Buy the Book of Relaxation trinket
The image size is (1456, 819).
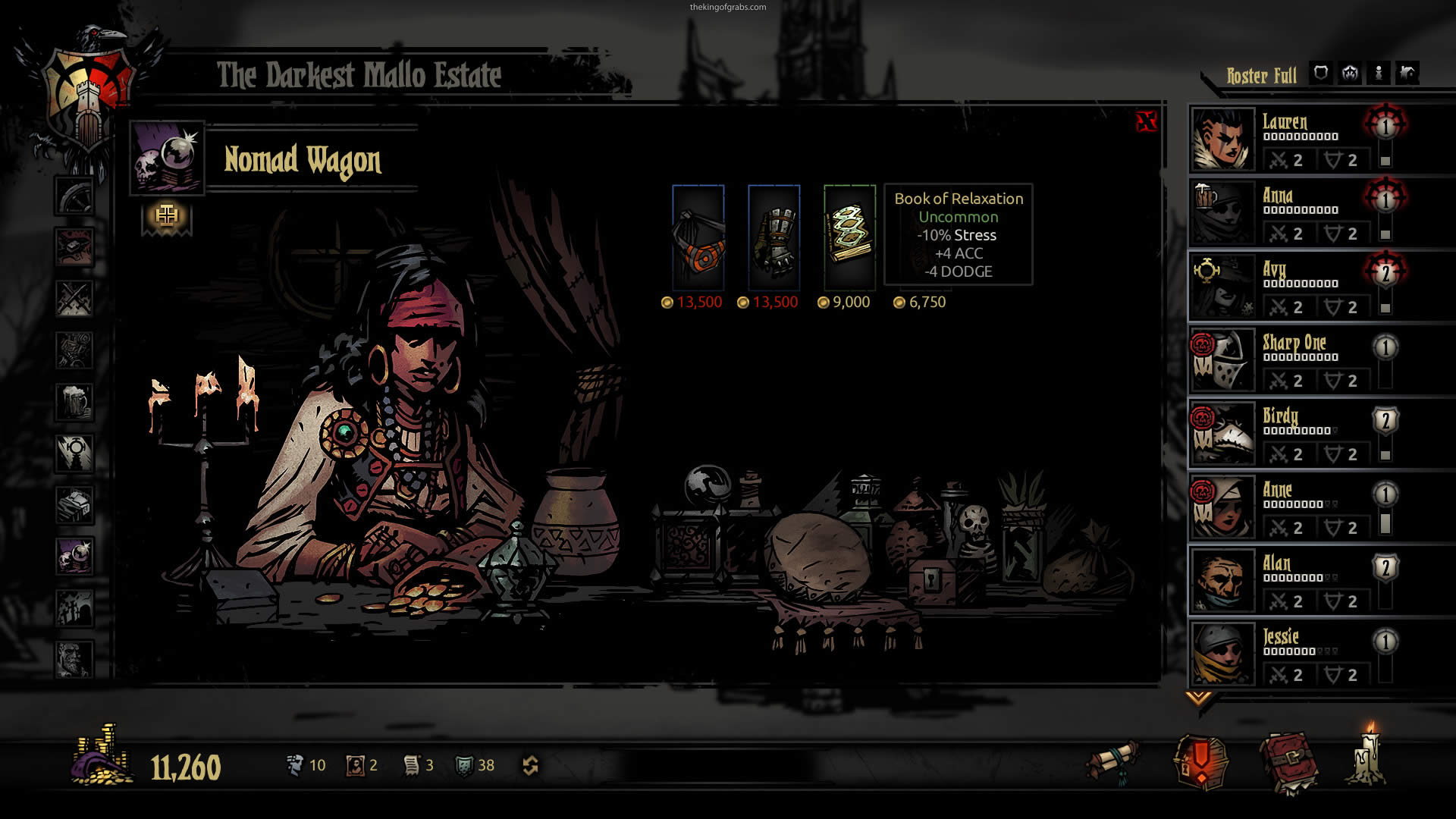(849, 236)
